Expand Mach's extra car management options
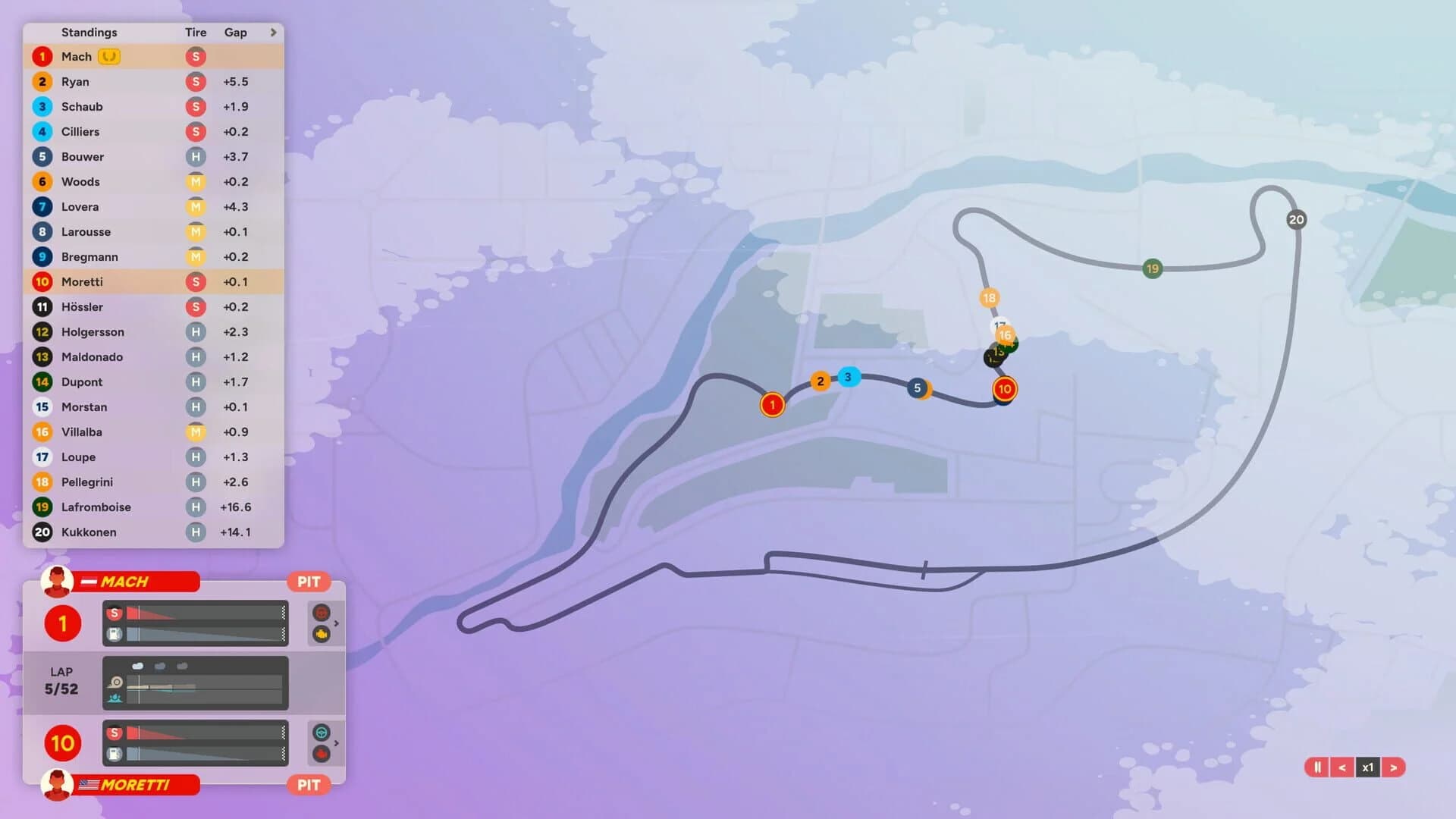This screenshot has height=819, width=1456. 337,623
